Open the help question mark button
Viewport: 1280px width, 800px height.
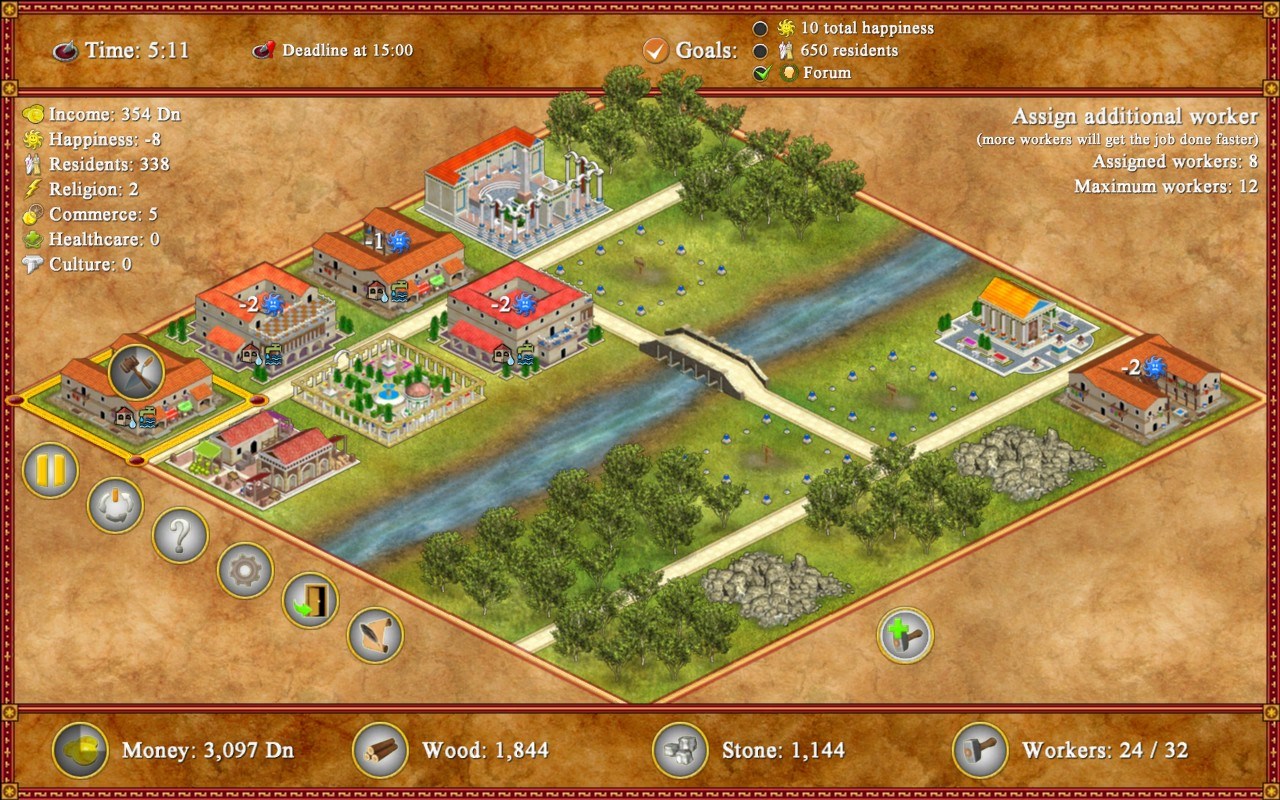click(x=180, y=537)
